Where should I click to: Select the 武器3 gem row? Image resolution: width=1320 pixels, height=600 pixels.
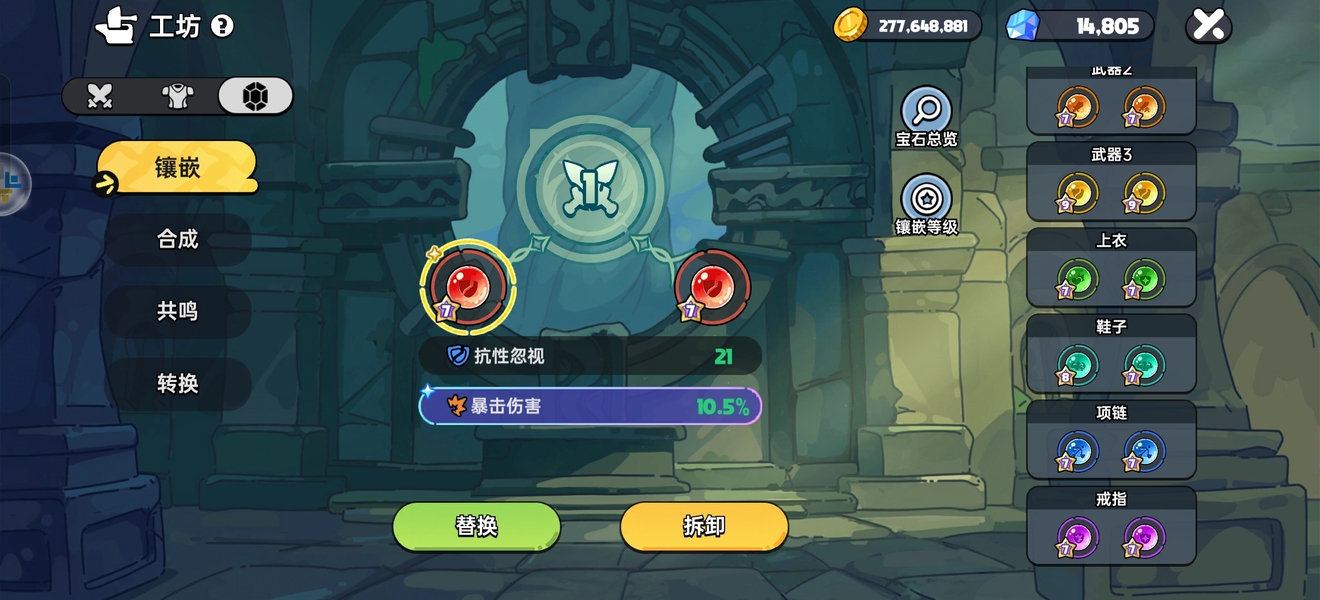(1111, 182)
